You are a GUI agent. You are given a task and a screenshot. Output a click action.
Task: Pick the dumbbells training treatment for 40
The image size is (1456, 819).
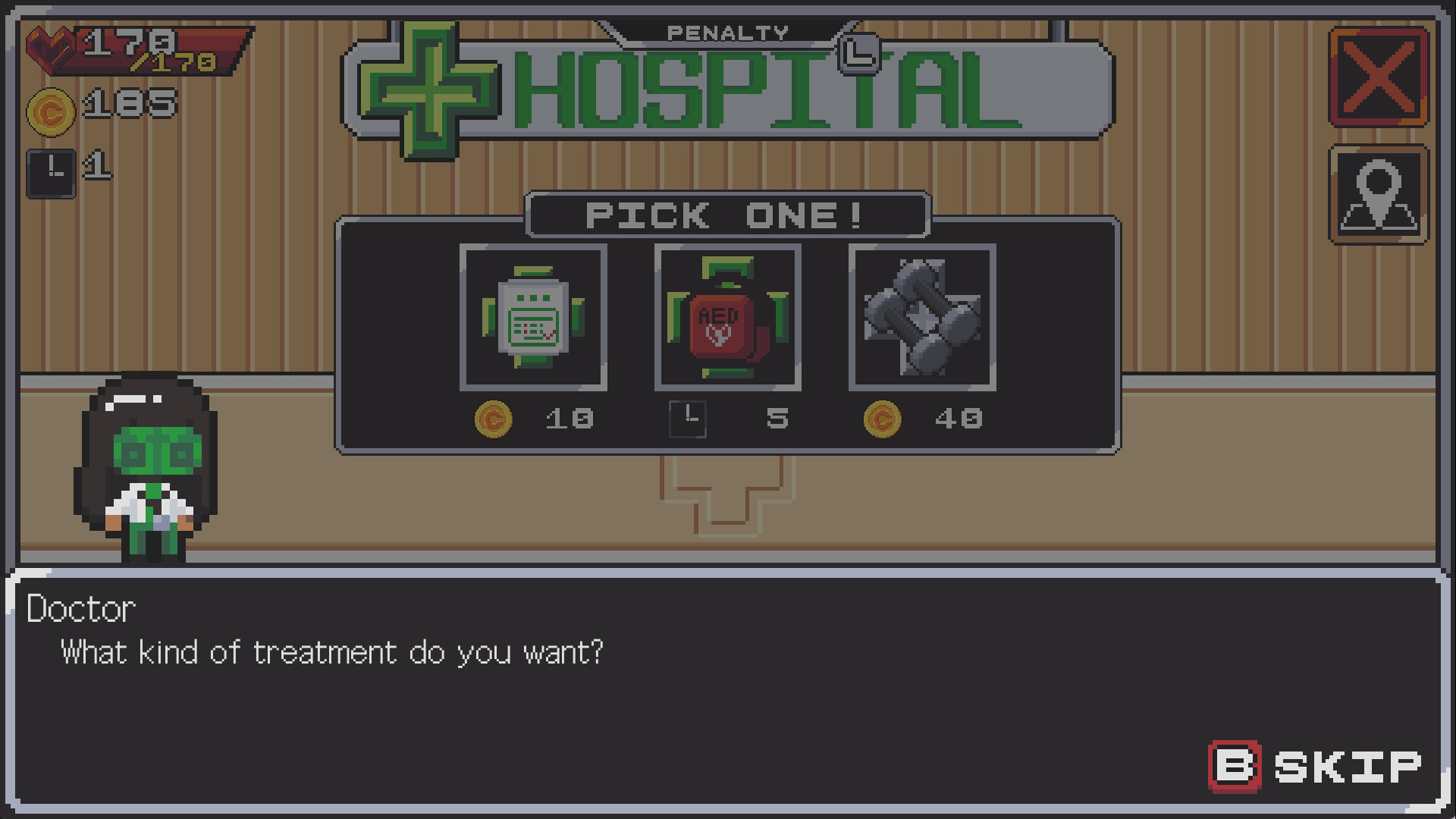[x=921, y=318]
